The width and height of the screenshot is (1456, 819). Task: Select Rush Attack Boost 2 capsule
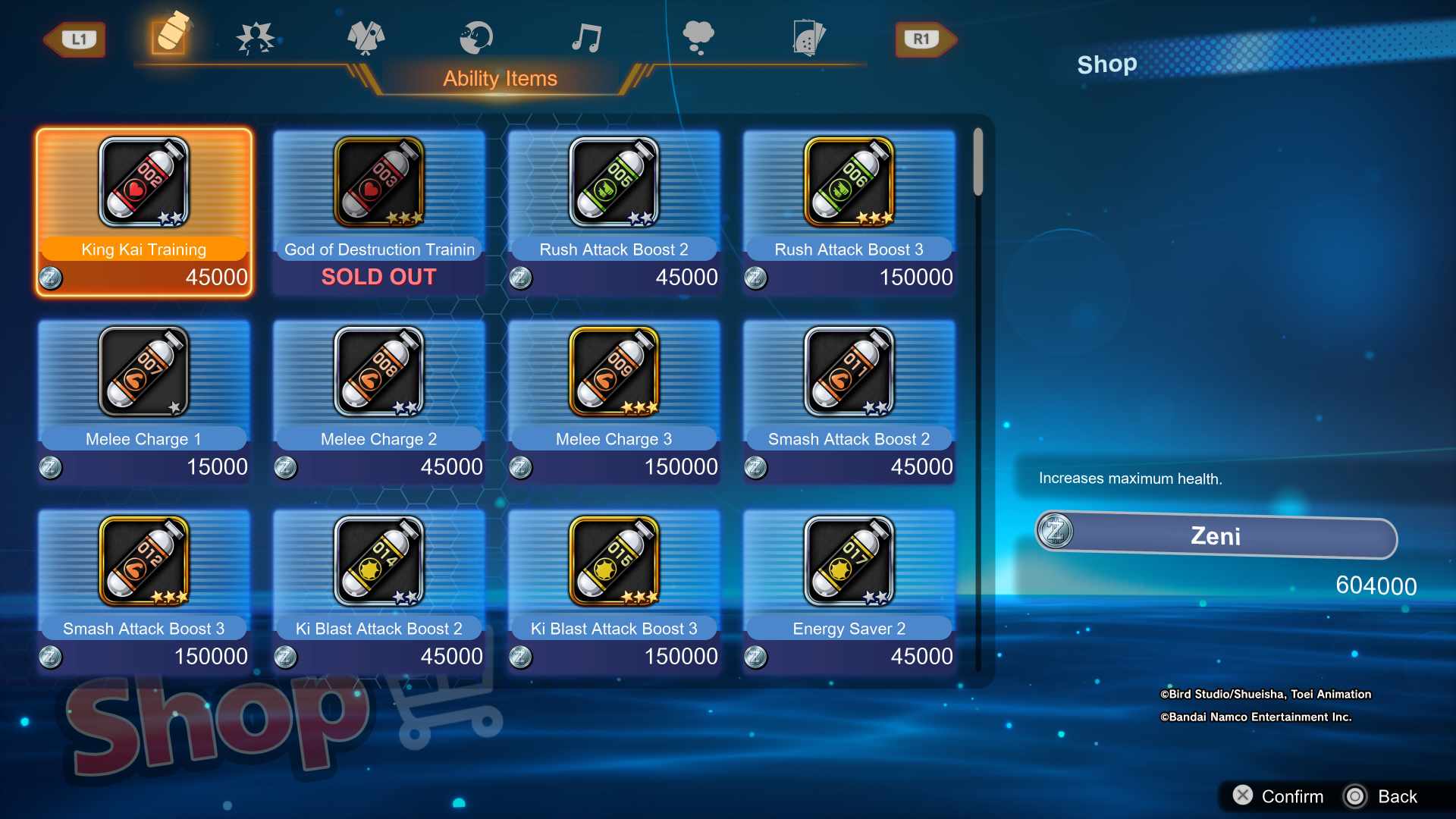pyautogui.click(x=614, y=212)
